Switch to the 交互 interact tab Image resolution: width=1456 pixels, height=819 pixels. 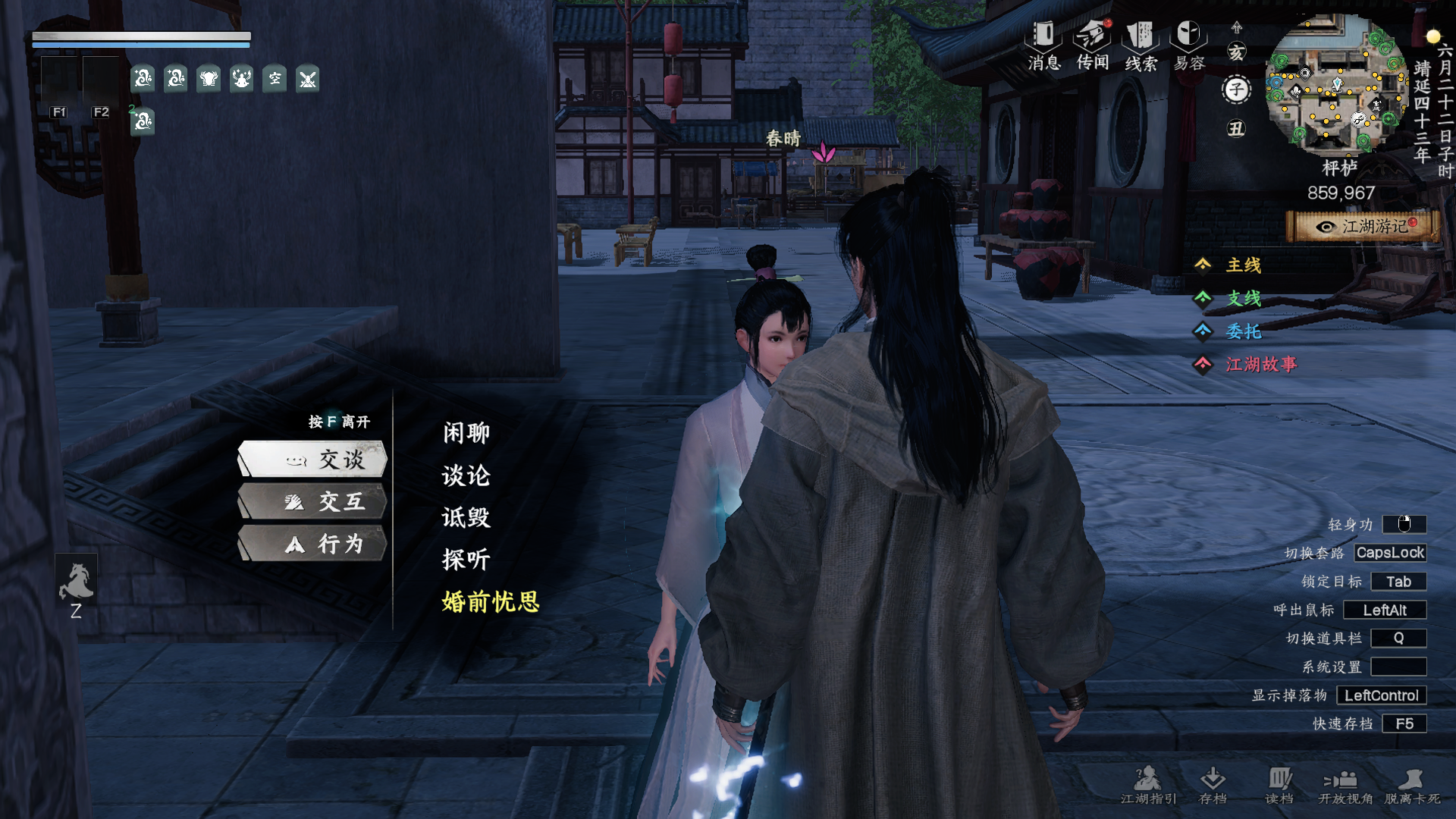(312, 502)
